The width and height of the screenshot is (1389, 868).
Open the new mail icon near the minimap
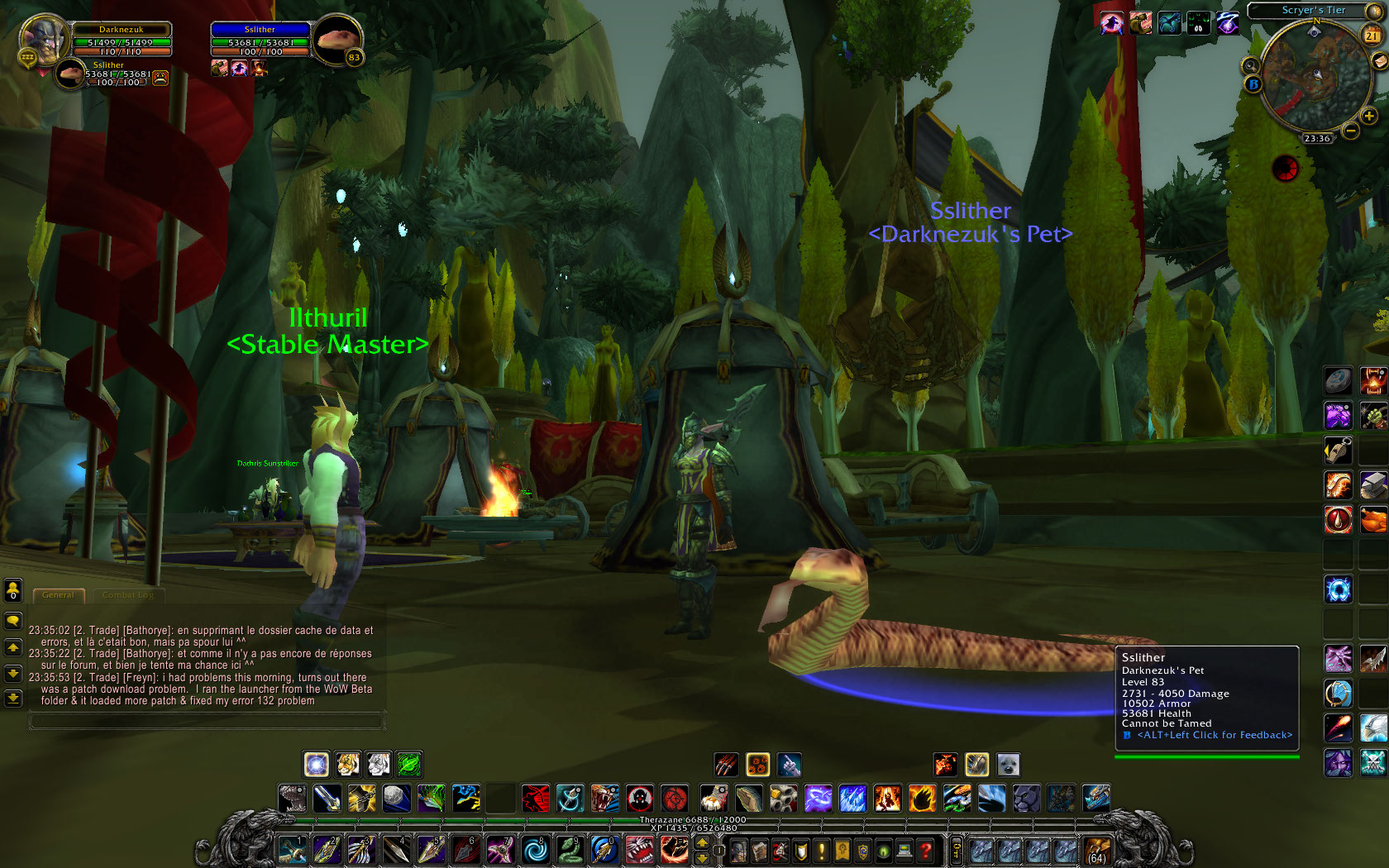point(1379,61)
